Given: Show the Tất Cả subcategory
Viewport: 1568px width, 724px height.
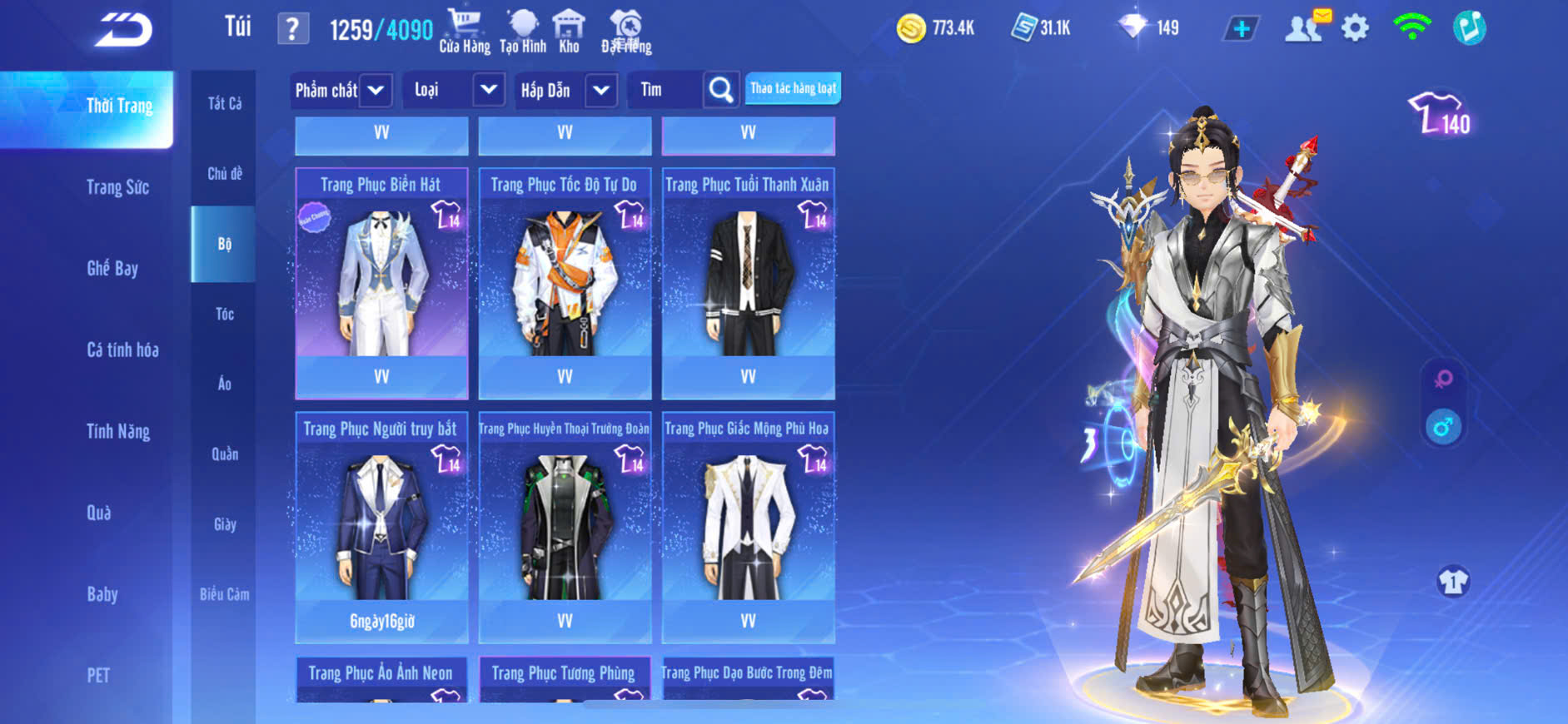Looking at the screenshot, I should click(x=224, y=103).
